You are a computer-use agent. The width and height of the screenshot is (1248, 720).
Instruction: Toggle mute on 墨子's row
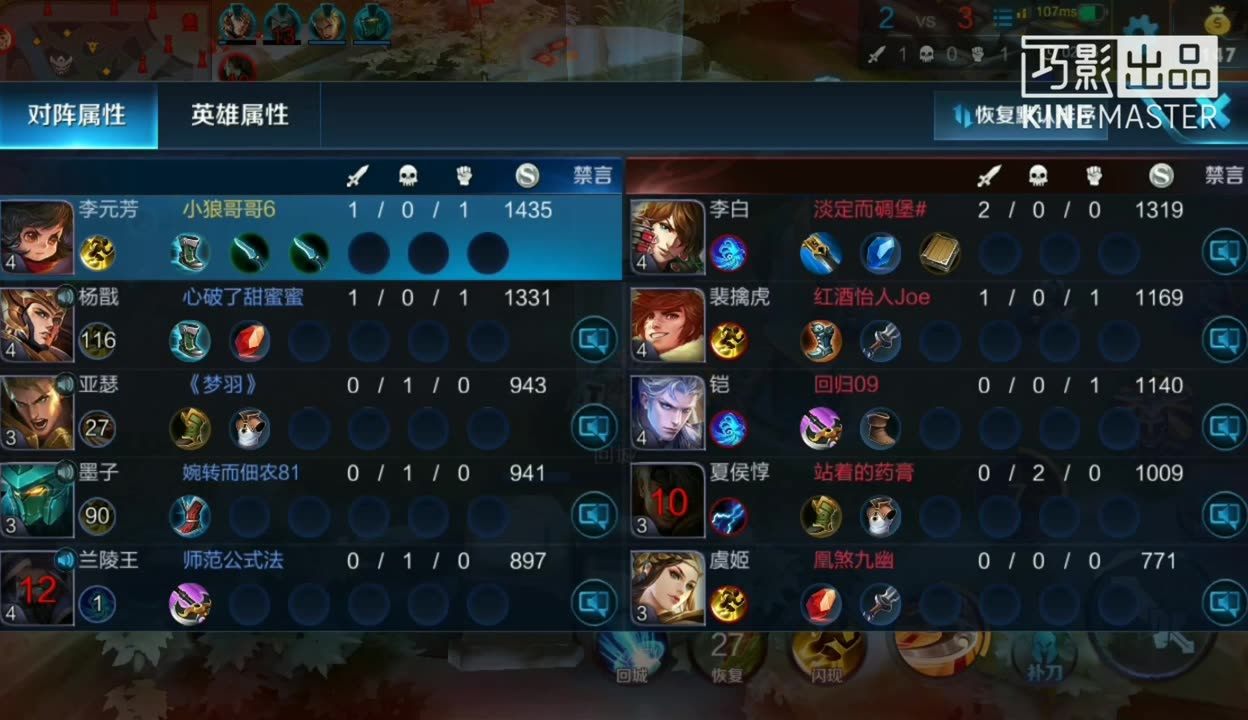point(594,517)
